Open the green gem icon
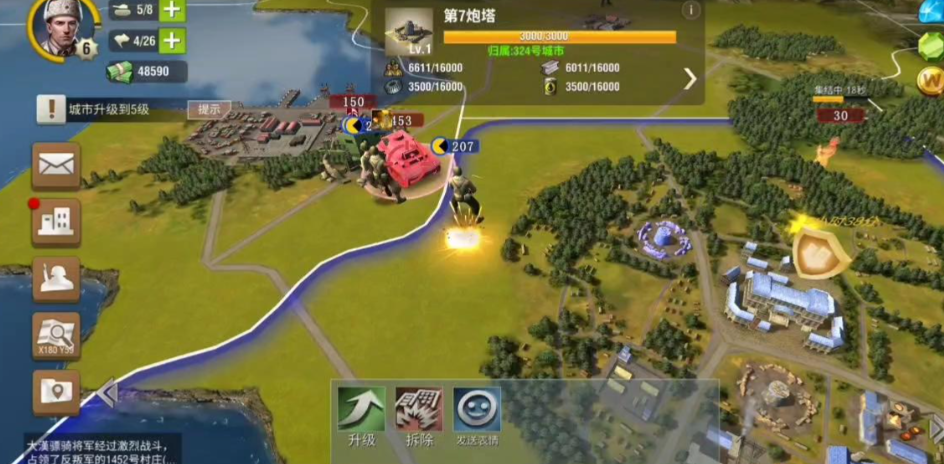 click(x=932, y=46)
